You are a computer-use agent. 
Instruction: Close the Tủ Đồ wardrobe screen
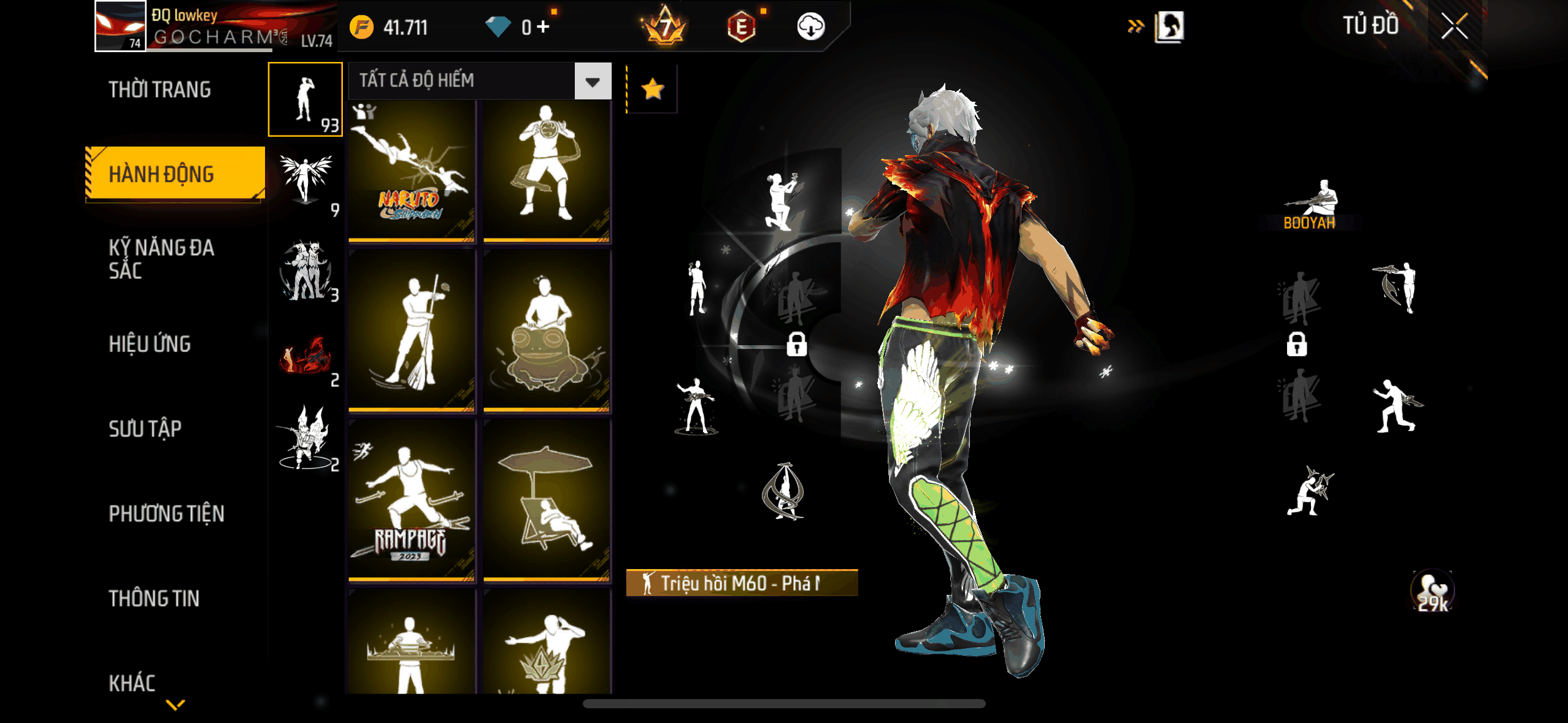click(x=1454, y=26)
